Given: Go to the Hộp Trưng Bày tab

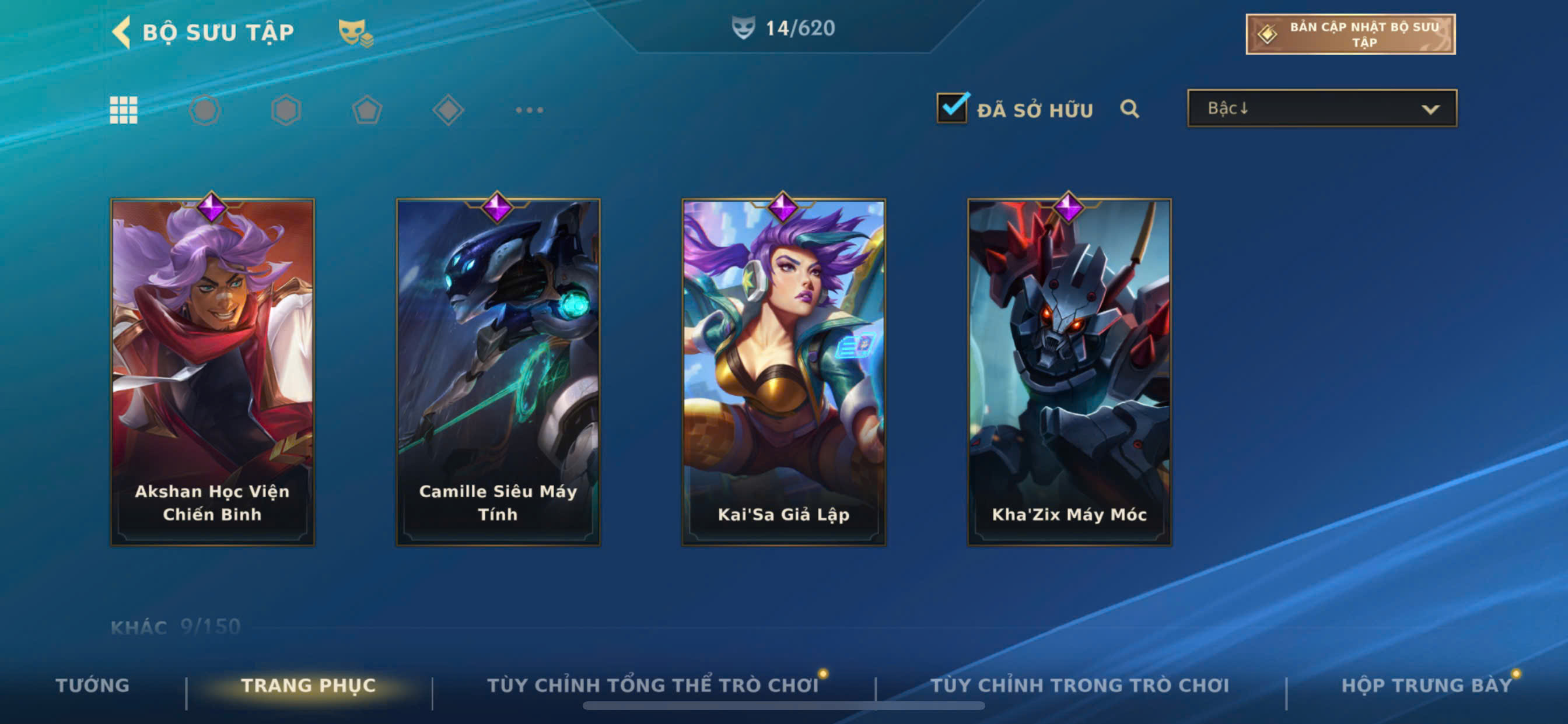Looking at the screenshot, I should coord(1426,685).
